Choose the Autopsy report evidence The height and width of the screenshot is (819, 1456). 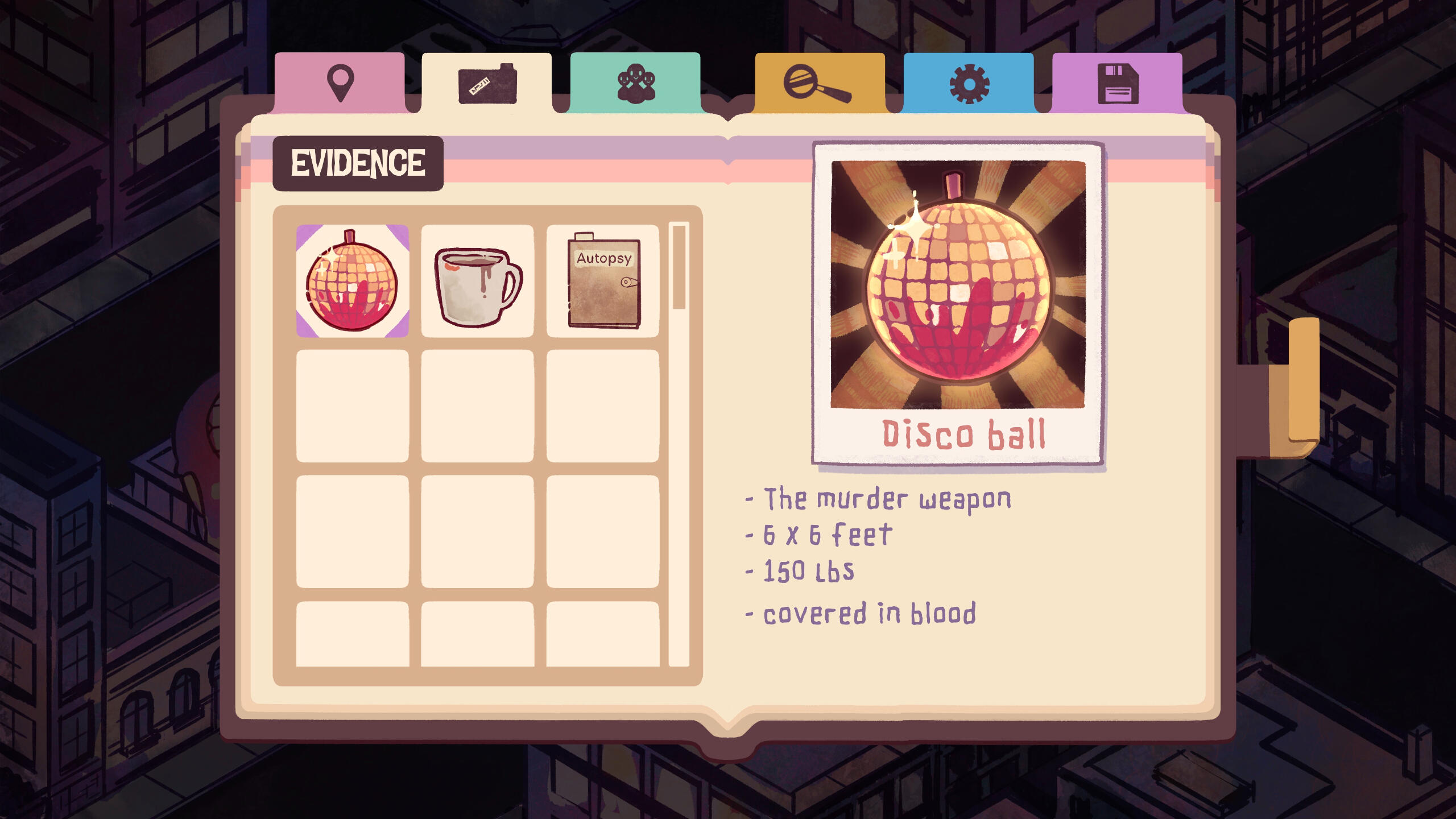pyautogui.click(x=603, y=281)
